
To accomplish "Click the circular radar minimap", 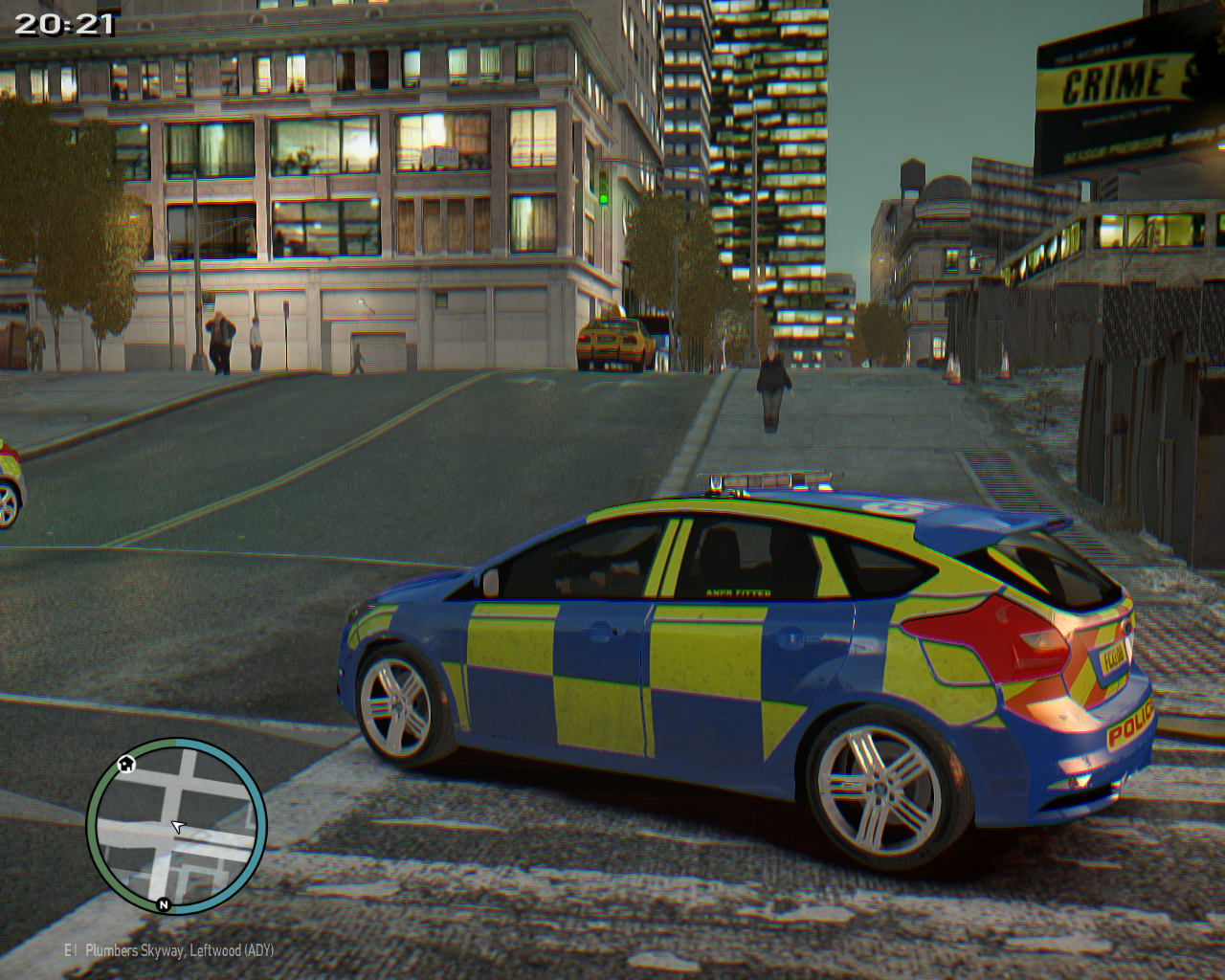I will [177, 826].
